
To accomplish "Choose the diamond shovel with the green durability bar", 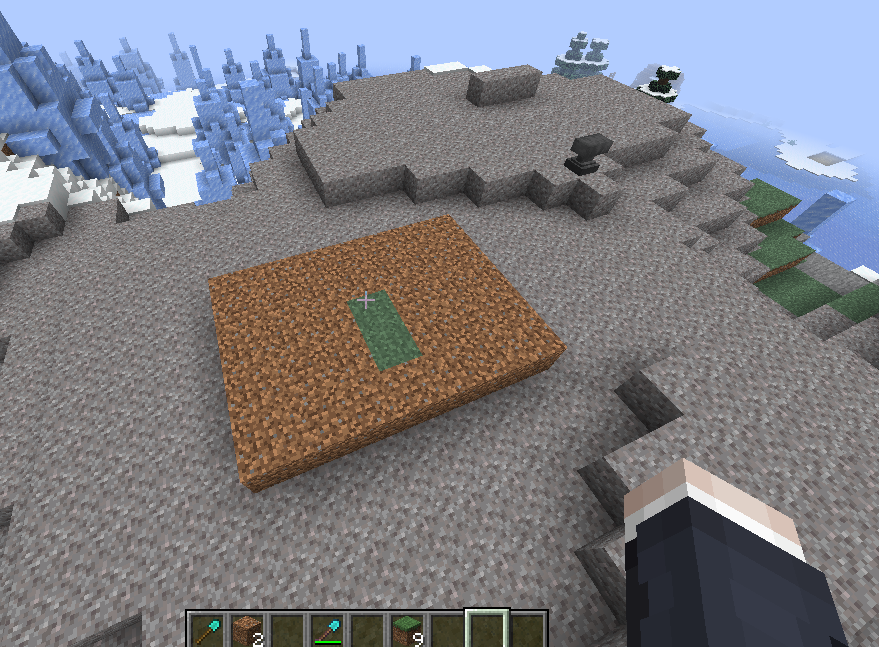I will point(326,631).
